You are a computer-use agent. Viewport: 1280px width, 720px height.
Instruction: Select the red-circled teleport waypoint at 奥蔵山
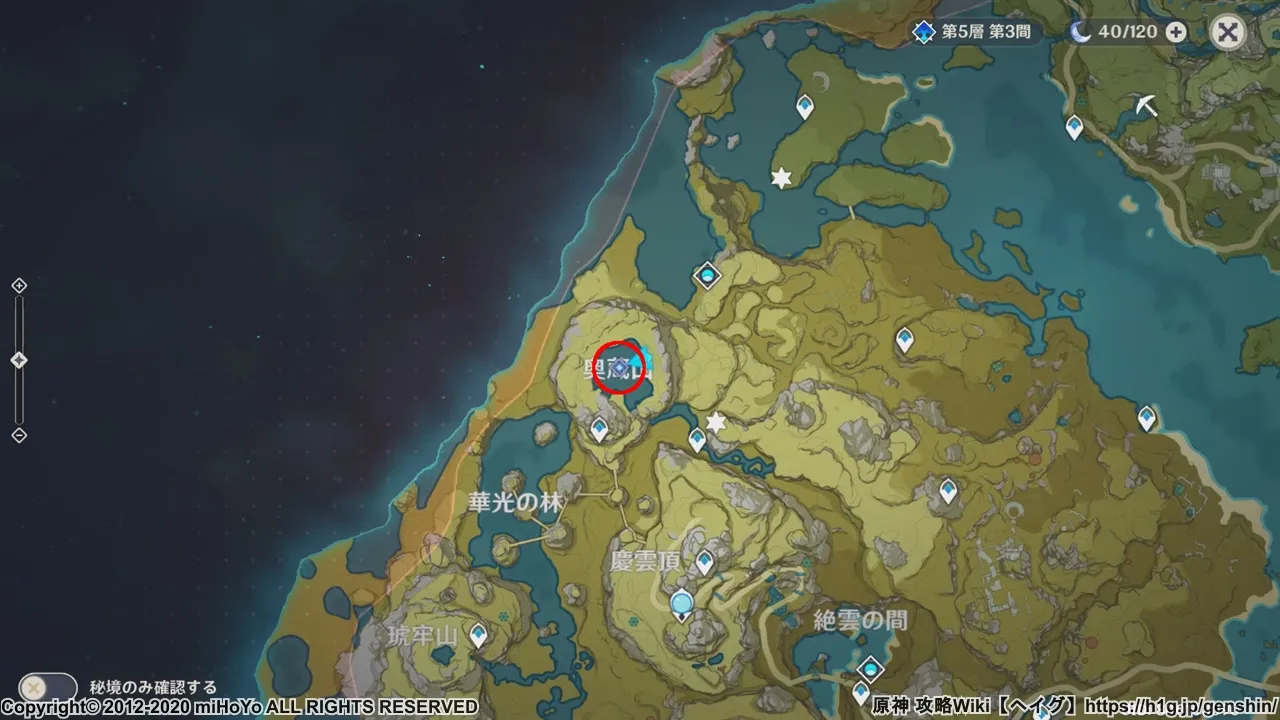pos(619,366)
